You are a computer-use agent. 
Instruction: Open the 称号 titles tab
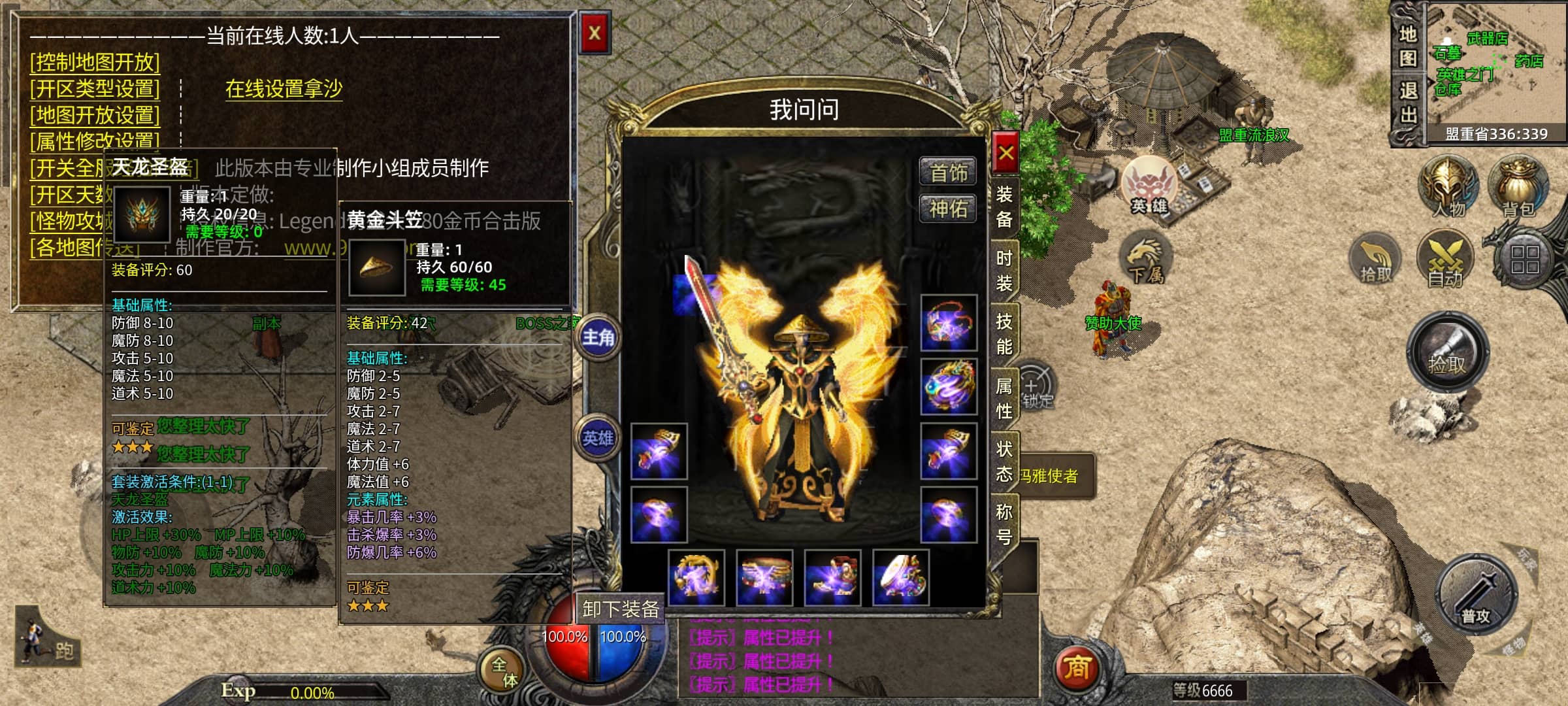(1004, 524)
